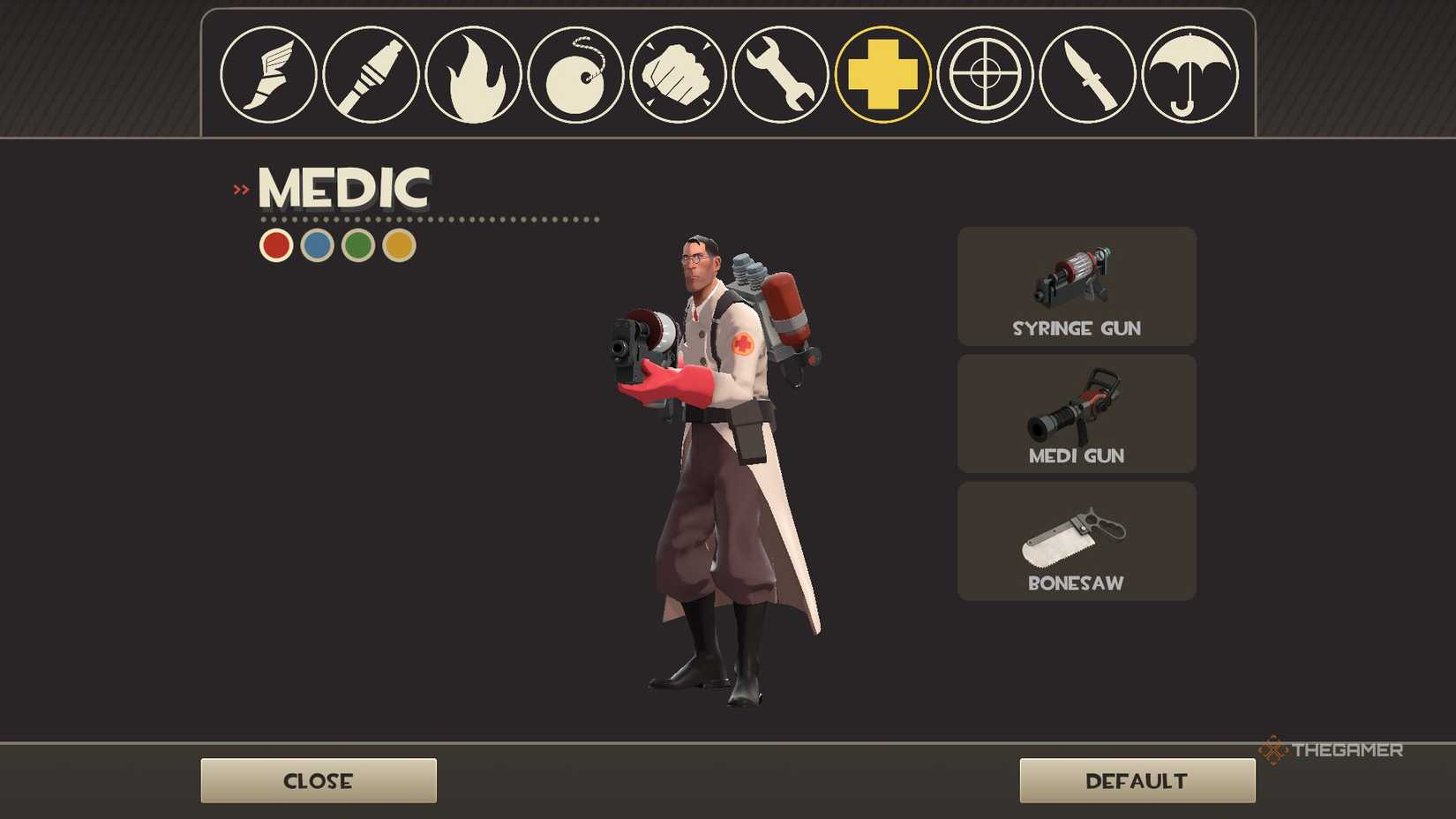Select the Heavy fist icon
Screen dimensions: 1456x819
678,76
